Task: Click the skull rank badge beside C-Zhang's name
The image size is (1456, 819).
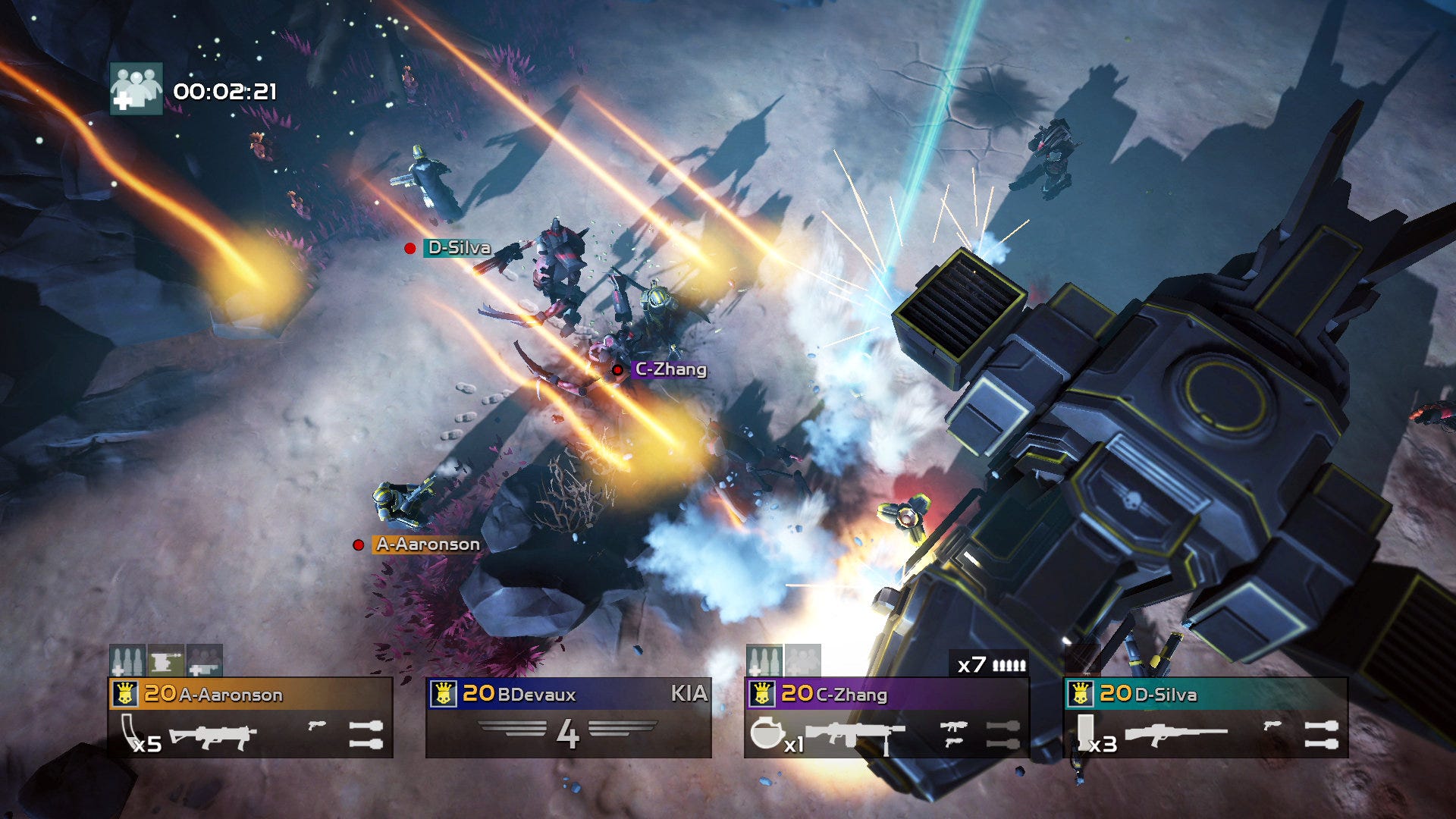Action: click(764, 693)
